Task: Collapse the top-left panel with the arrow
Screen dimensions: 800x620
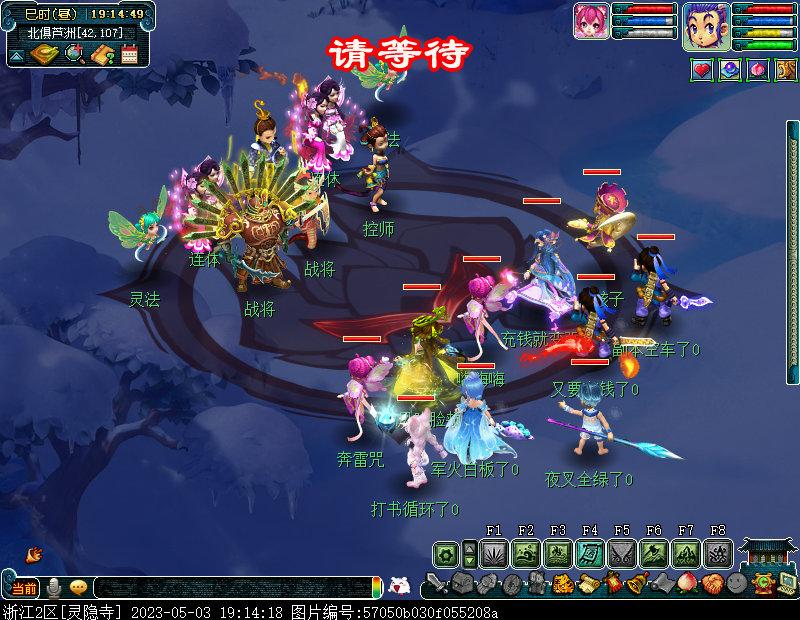Action: (x=17, y=54)
